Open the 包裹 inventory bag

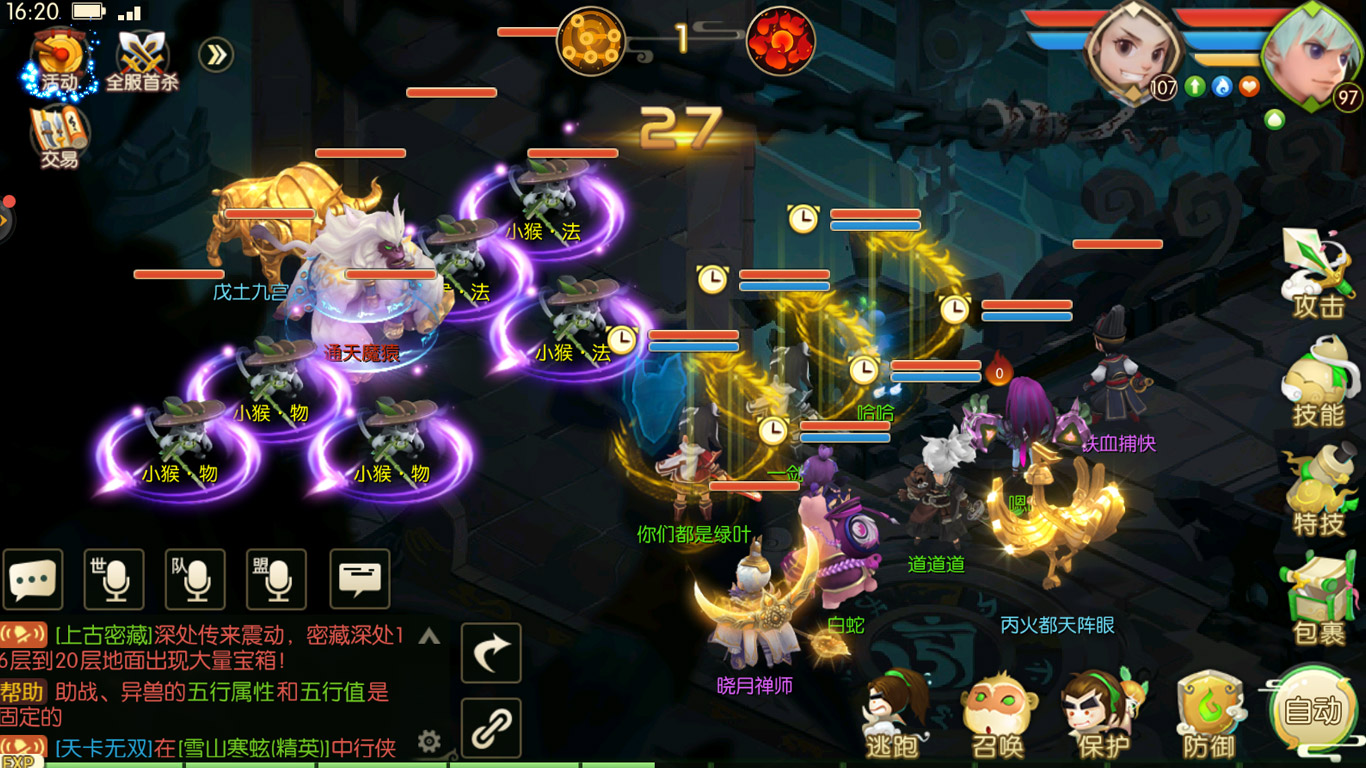point(1318,598)
